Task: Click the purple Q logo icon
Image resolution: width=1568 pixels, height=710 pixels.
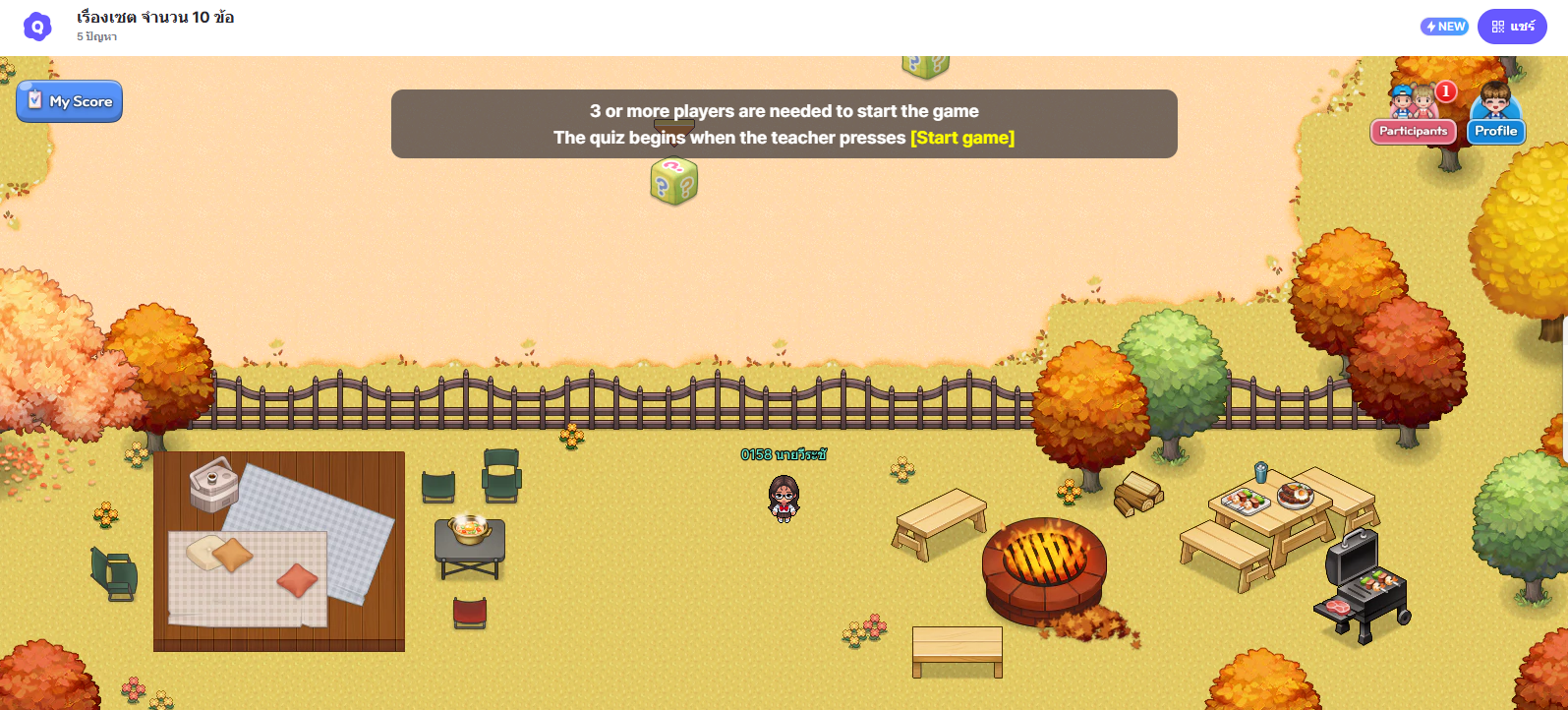Action: point(37,27)
